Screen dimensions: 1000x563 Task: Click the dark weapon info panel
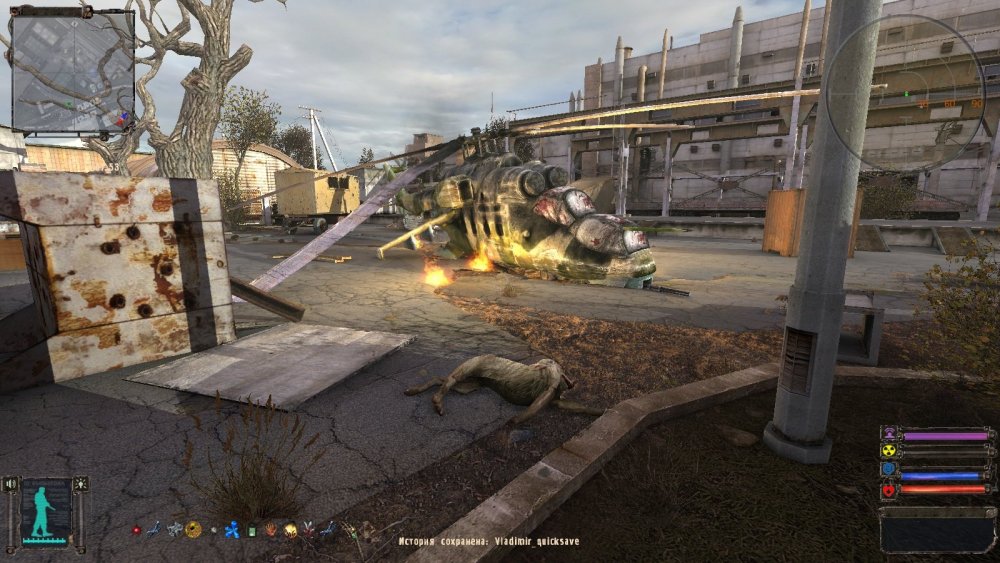(937, 529)
